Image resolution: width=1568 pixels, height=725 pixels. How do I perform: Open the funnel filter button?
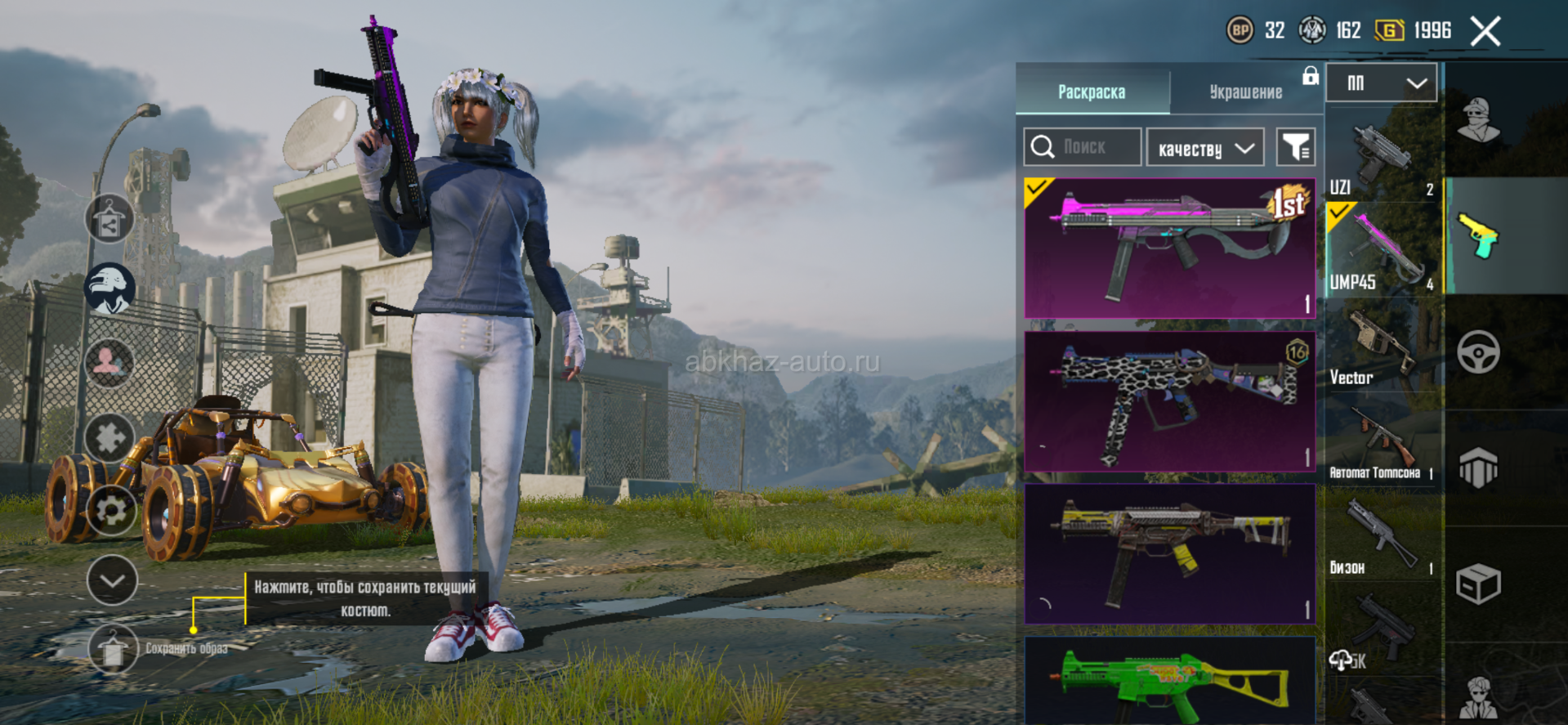point(1295,147)
